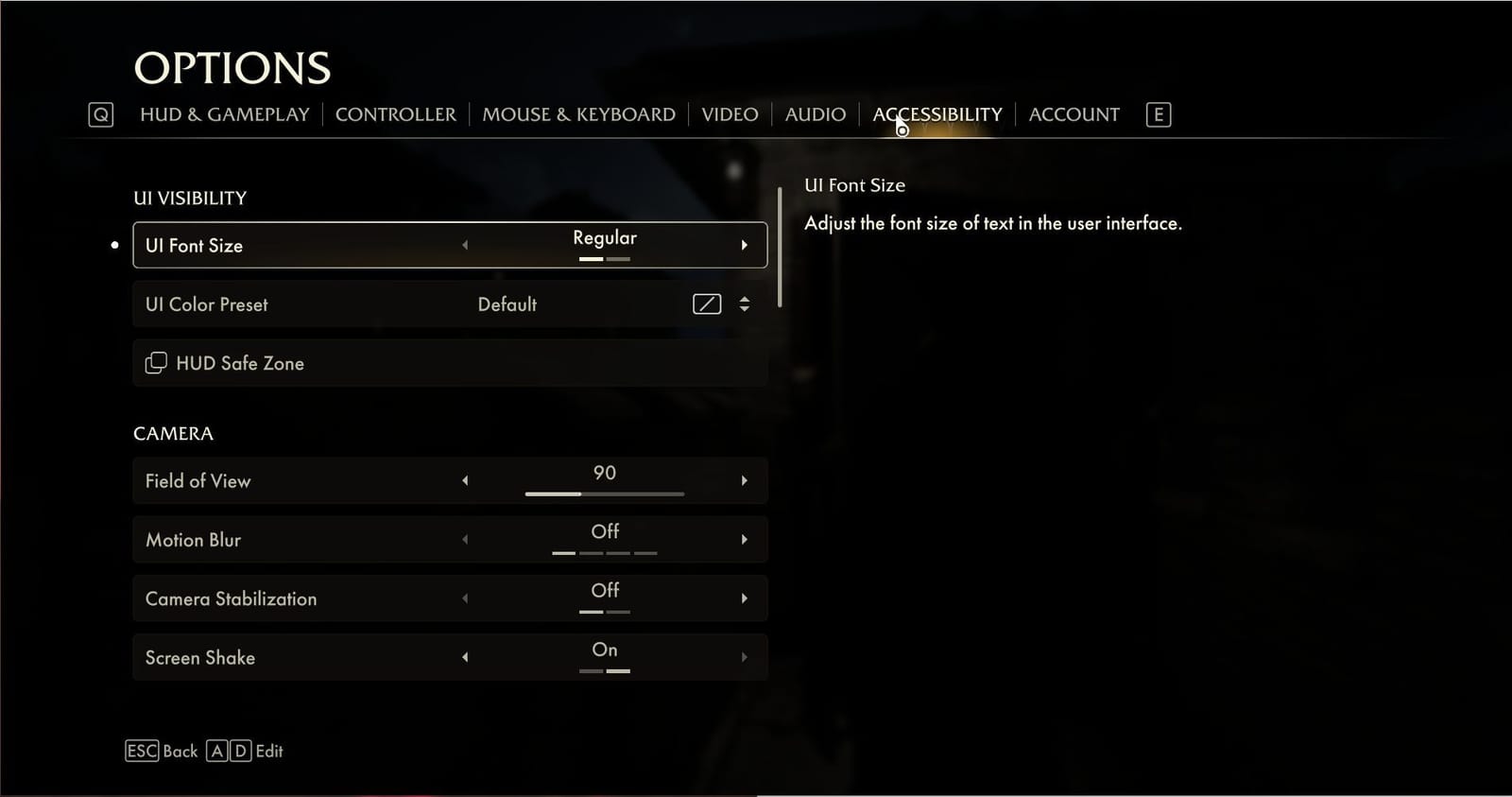Viewport: 1512px width, 797px height.
Task: Click the left arrow on Field of View
Action: coord(465,480)
